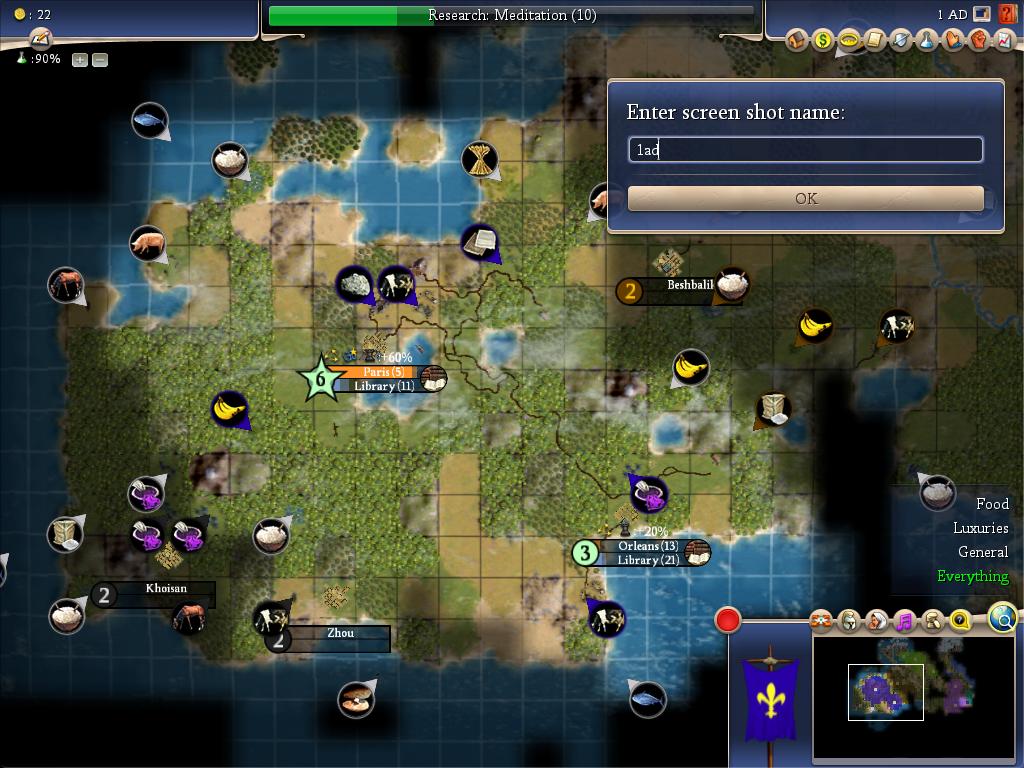1024x768 pixels.
Task: Select the Luxuries resource filter
Action: click(980, 528)
